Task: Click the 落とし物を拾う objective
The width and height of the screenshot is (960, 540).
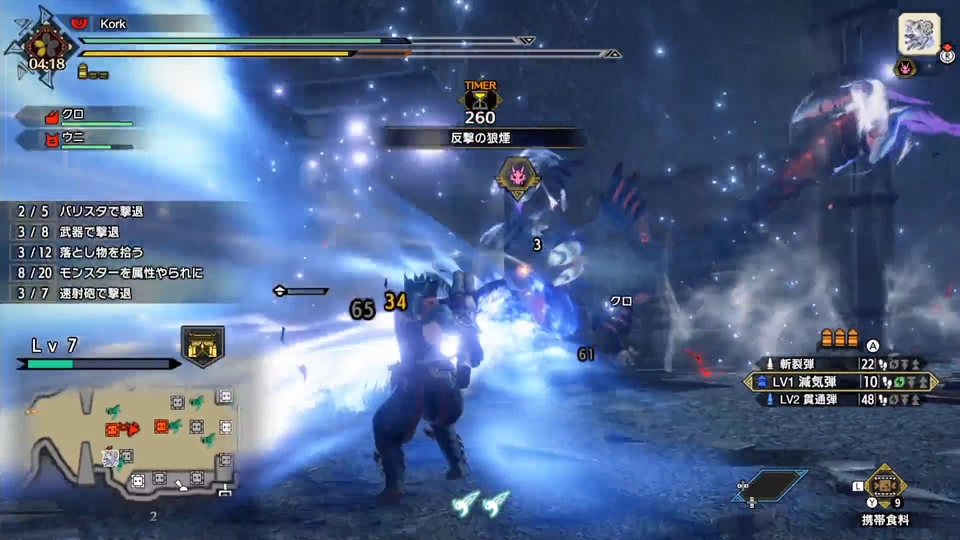Action: pos(88,252)
